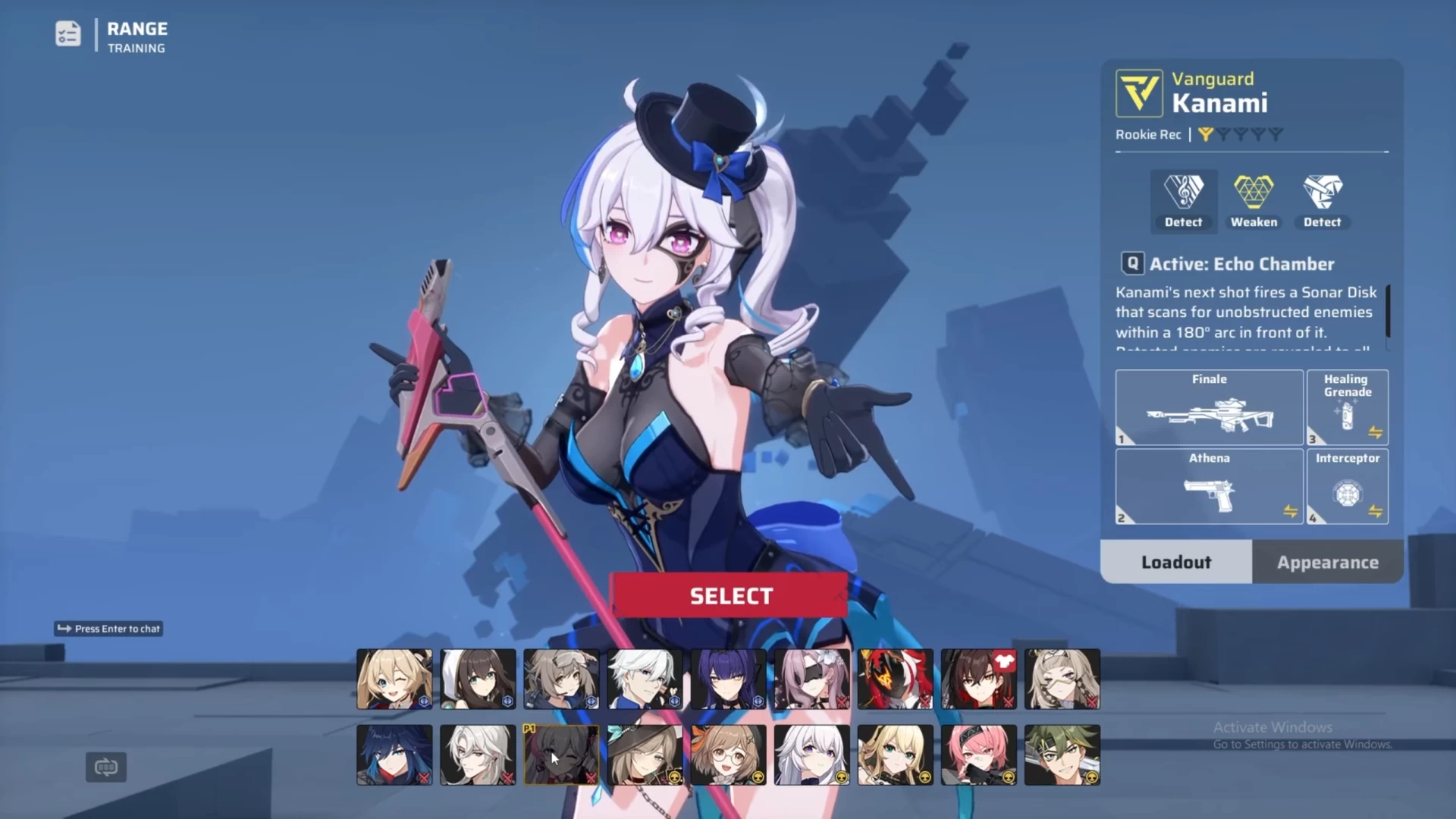Choose the purple-haired character portrait

click(728, 679)
